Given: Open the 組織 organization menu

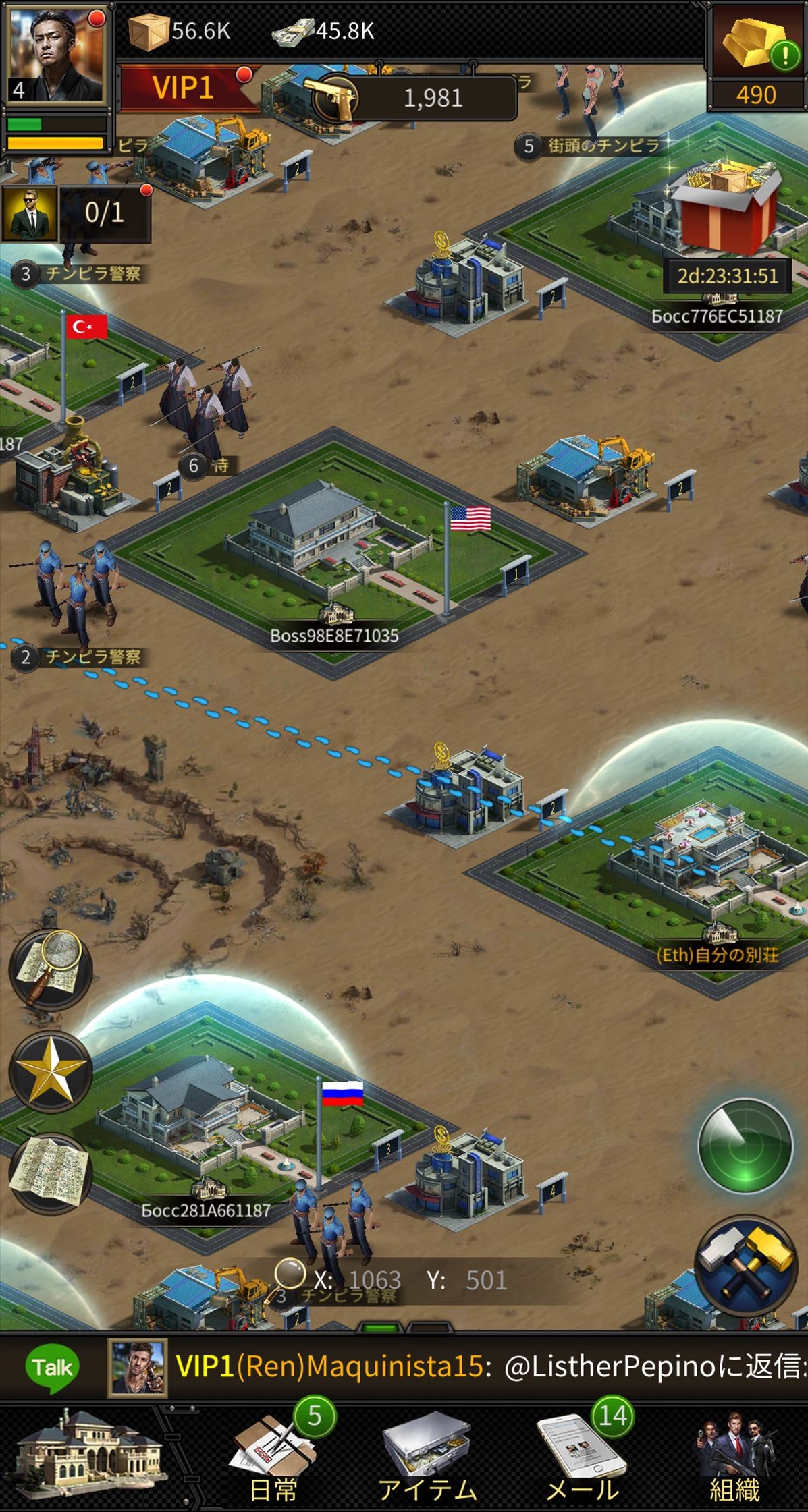Looking at the screenshot, I should click(x=734, y=1456).
